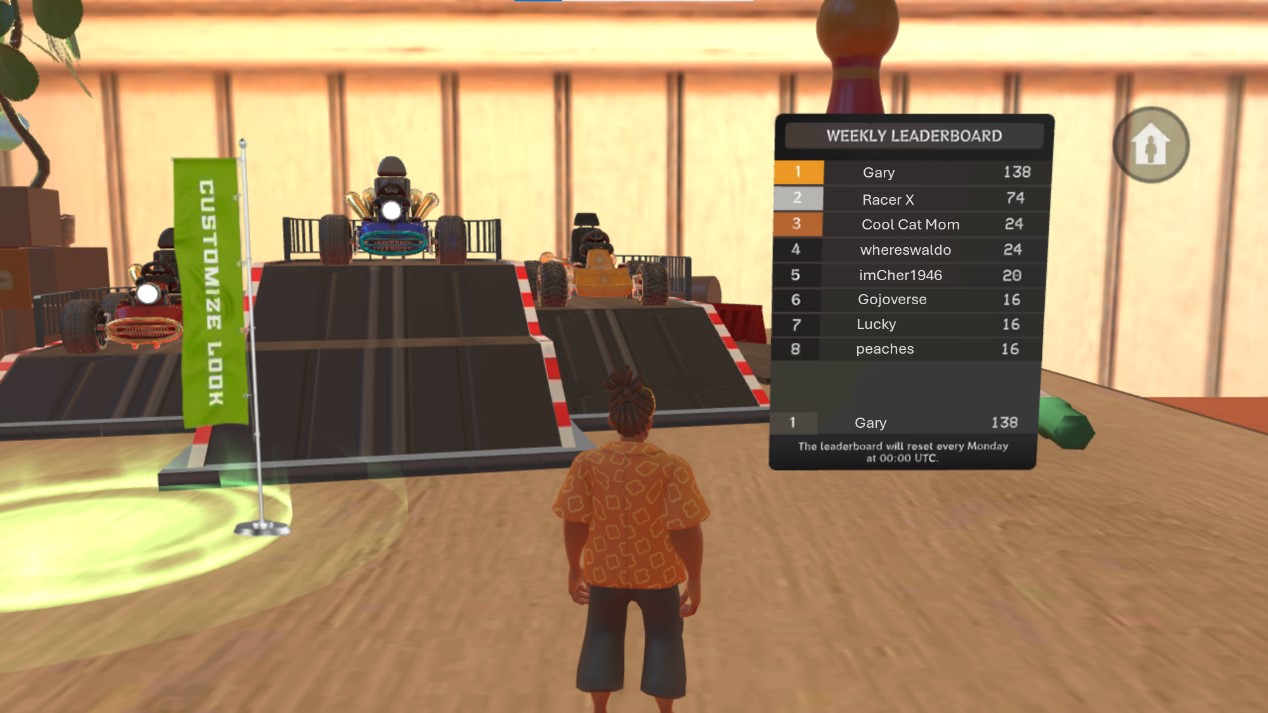The height and width of the screenshot is (713, 1268).
Task: Choose the Cool Cat Mom leaderboard entry
Action: tap(910, 224)
